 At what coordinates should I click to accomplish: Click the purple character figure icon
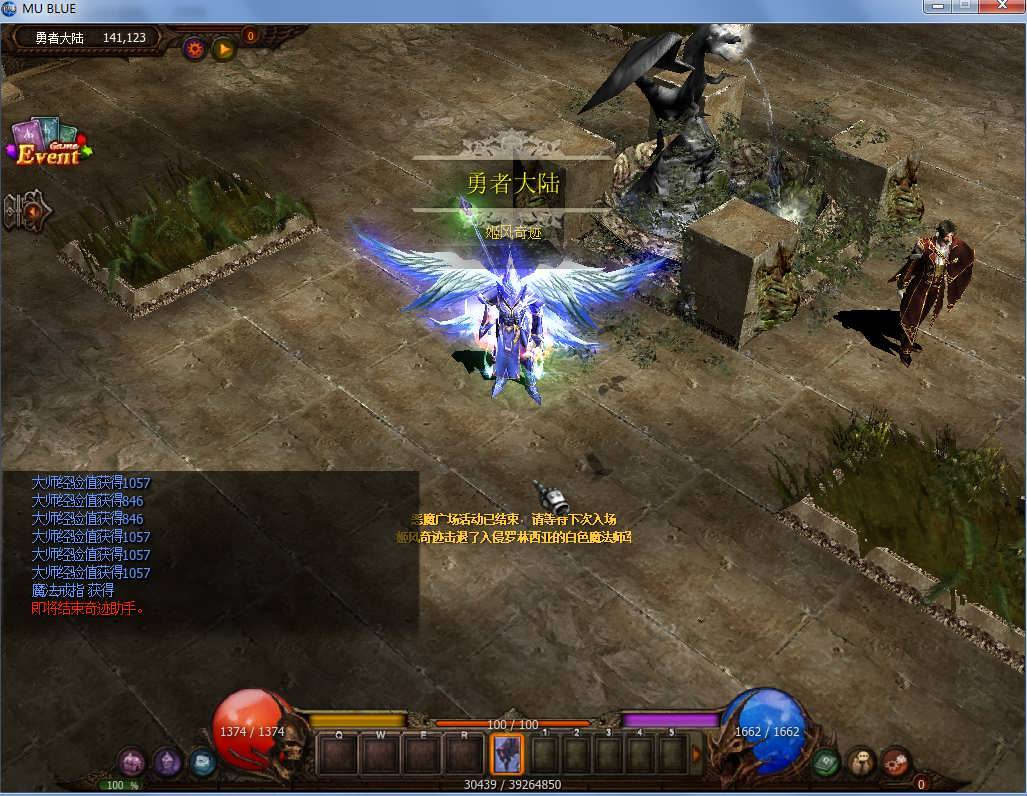point(168,762)
